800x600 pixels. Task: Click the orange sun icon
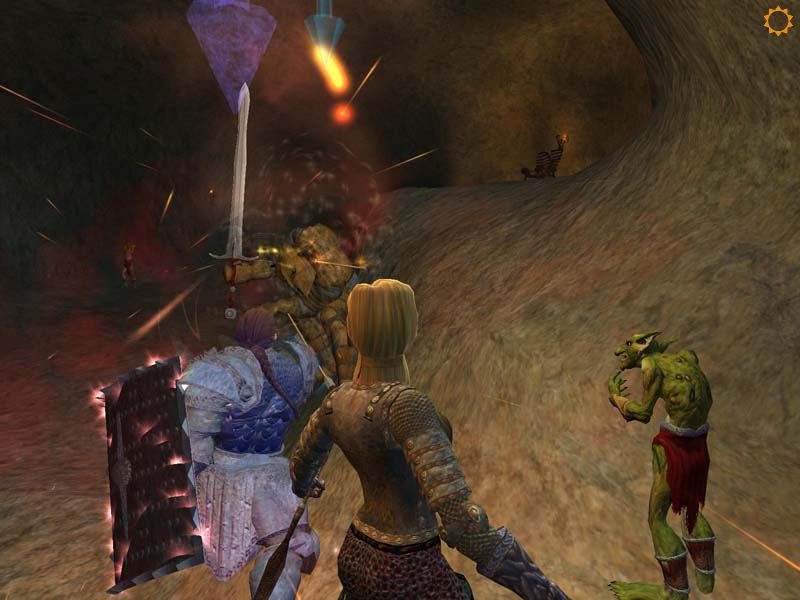[777, 21]
